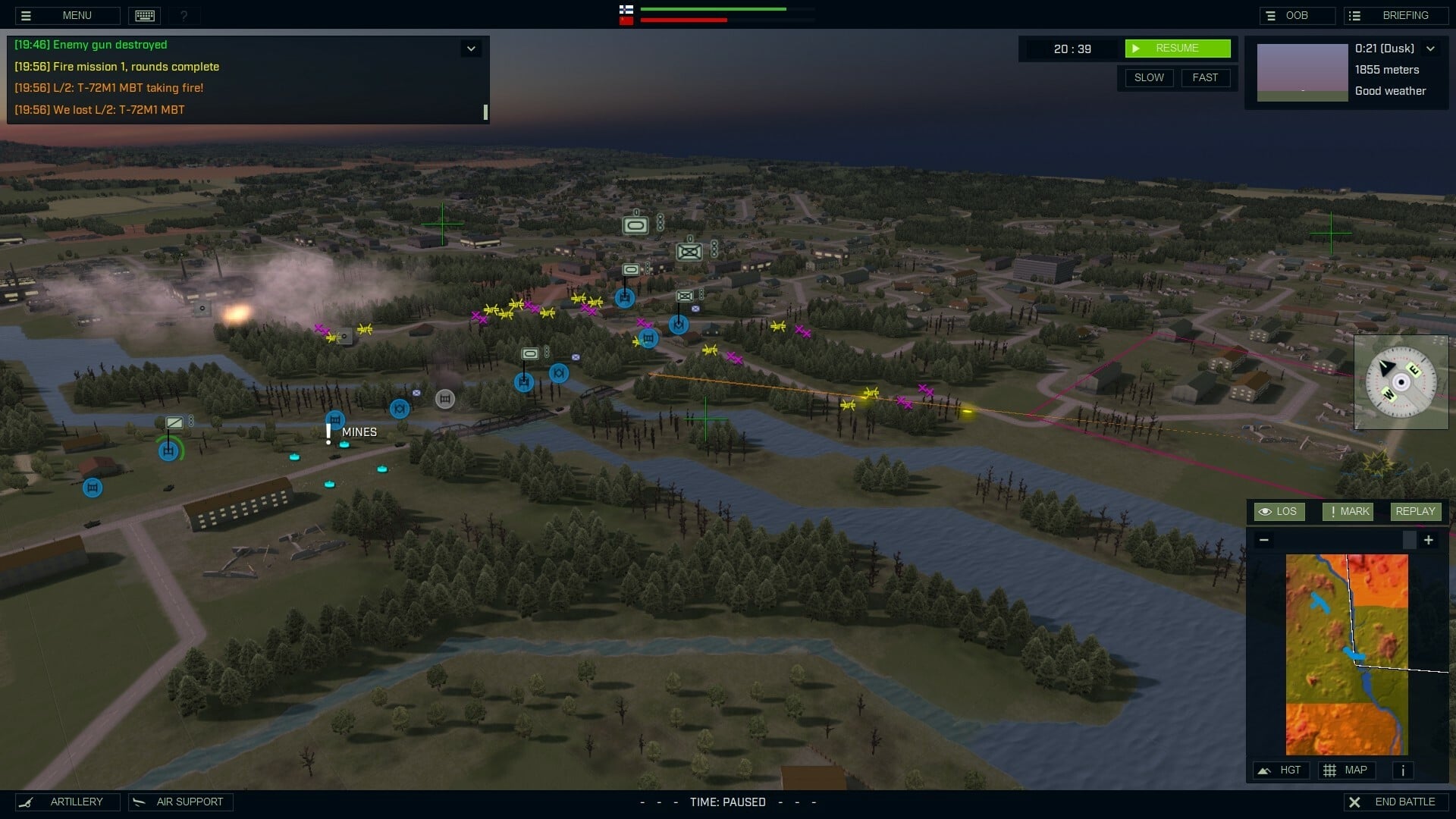Viewport: 1456px width, 819px height.
Task: Enable the HGT height map display
Action: [1282, 770]
